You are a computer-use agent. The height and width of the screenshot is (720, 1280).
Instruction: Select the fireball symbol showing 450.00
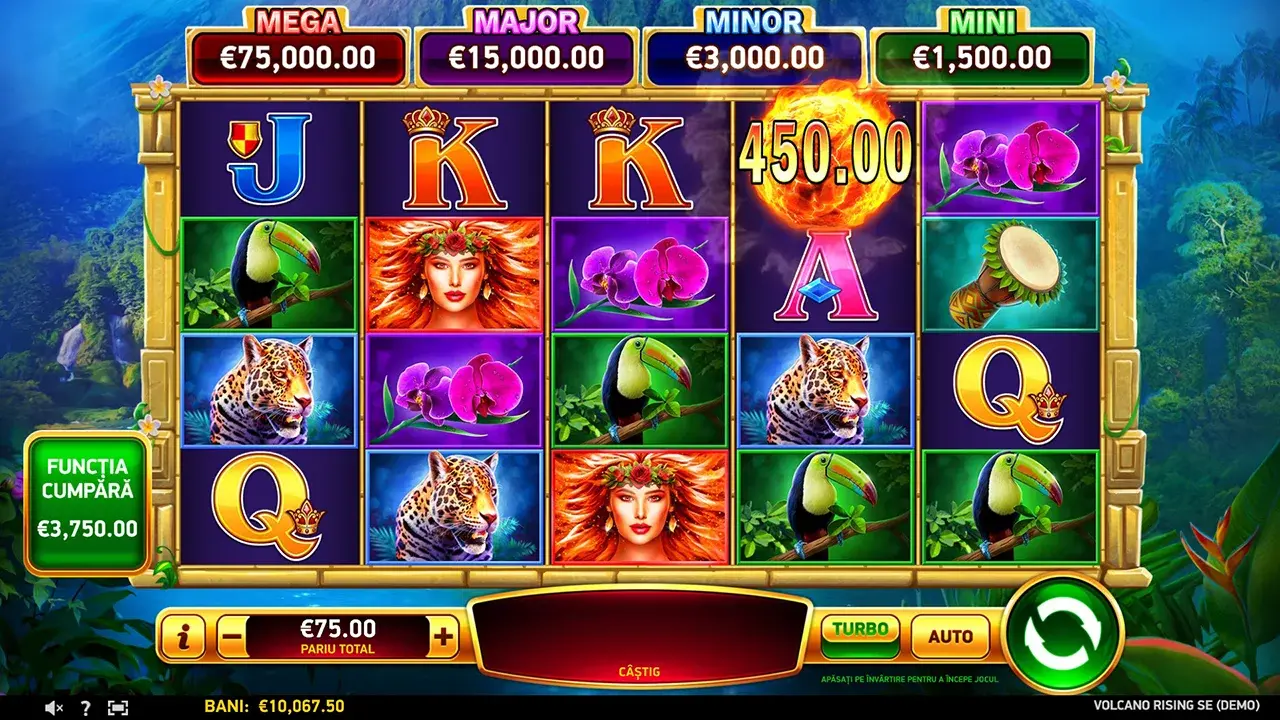tap(824, 157)
